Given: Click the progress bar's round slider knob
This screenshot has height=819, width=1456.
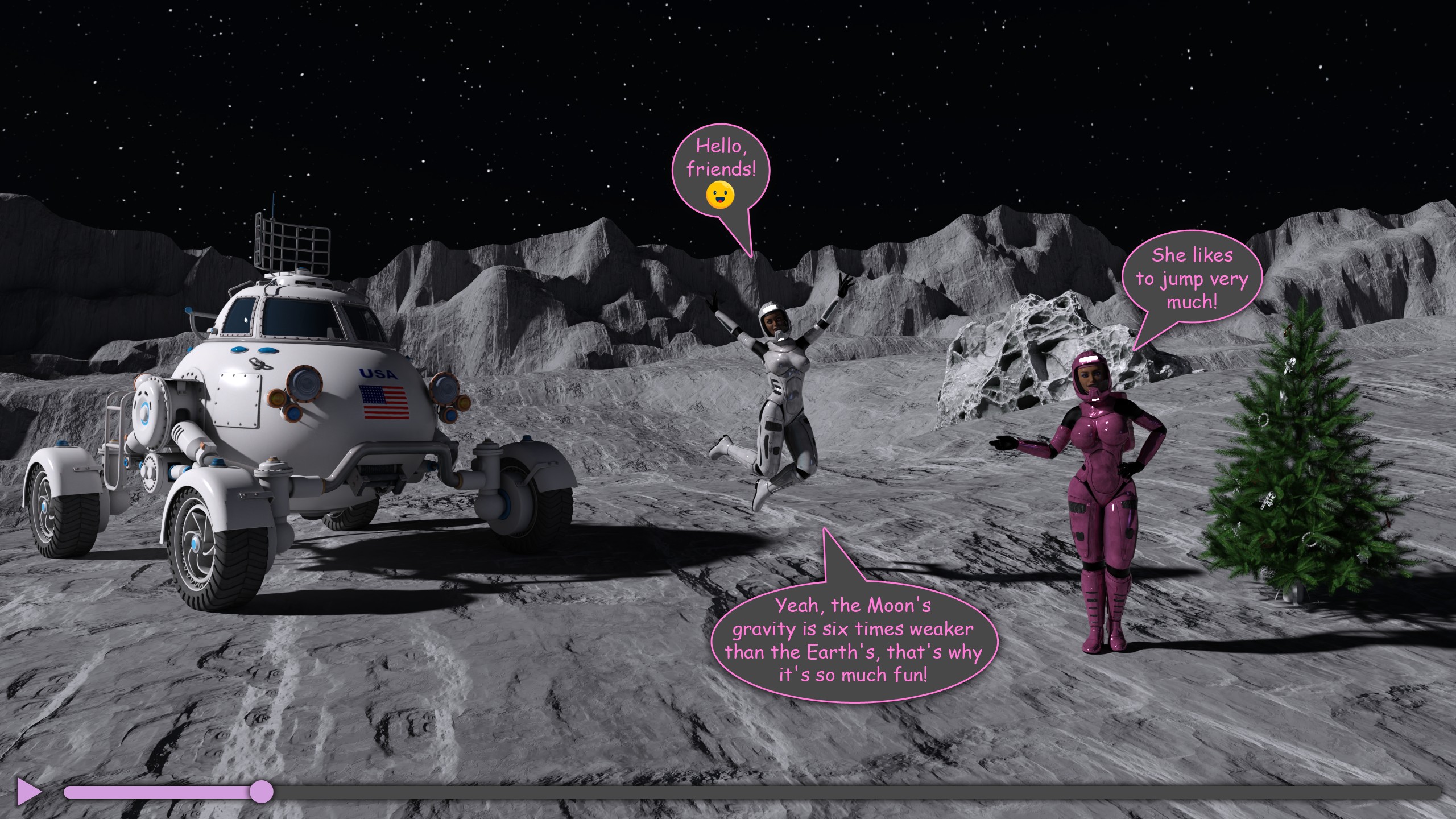Looking at the screenshot, I should click(262, 792).
